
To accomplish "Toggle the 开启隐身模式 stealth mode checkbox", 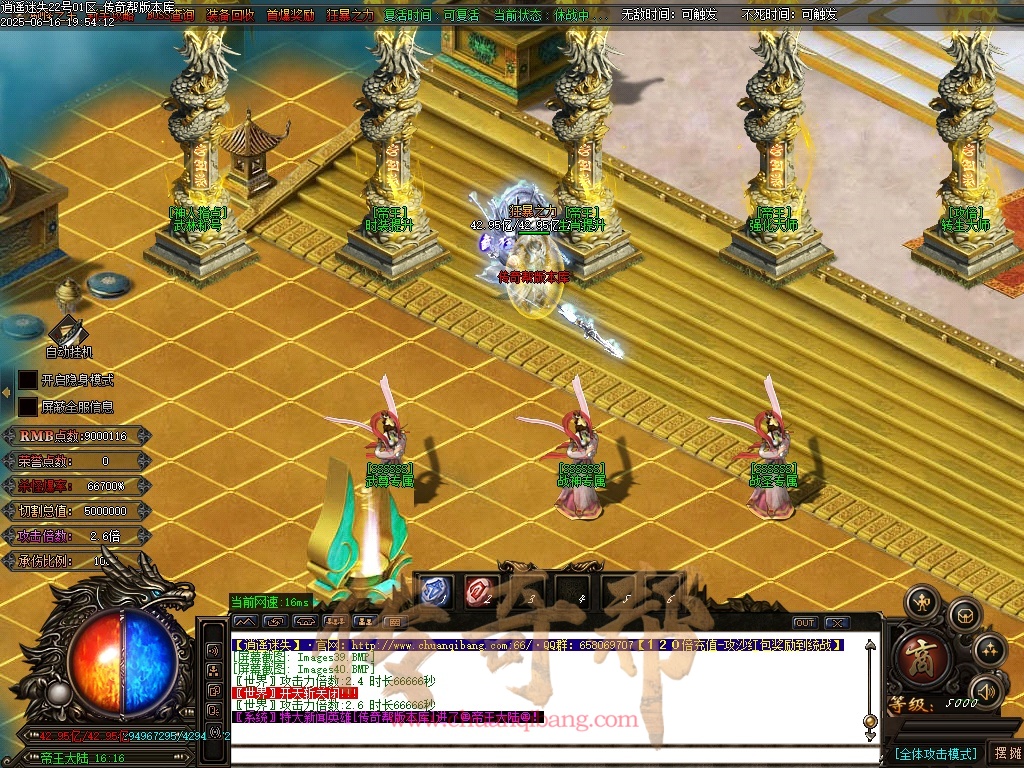I will [x=27, y=380].
